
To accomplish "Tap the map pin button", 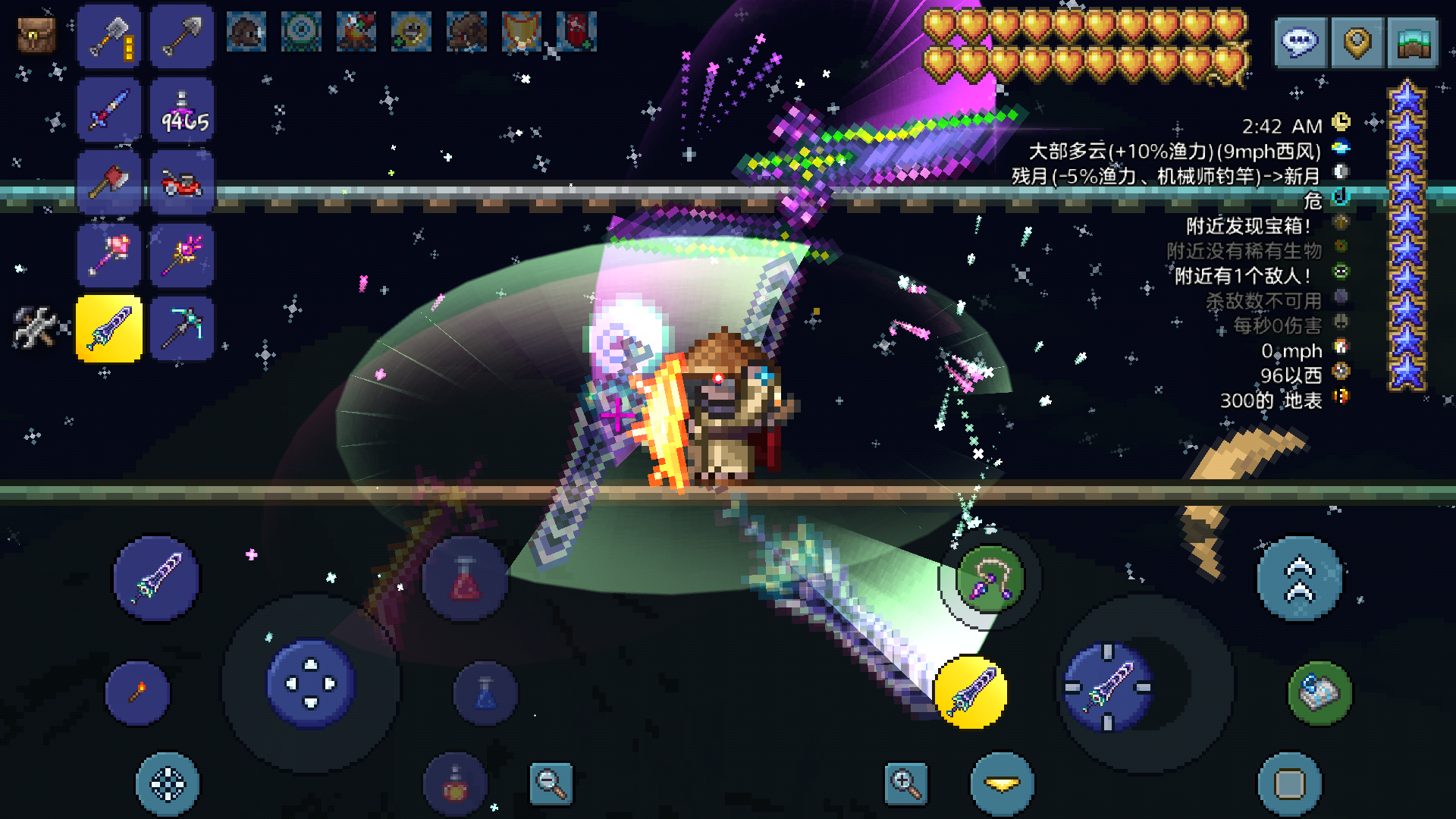I will [1357, 42].
